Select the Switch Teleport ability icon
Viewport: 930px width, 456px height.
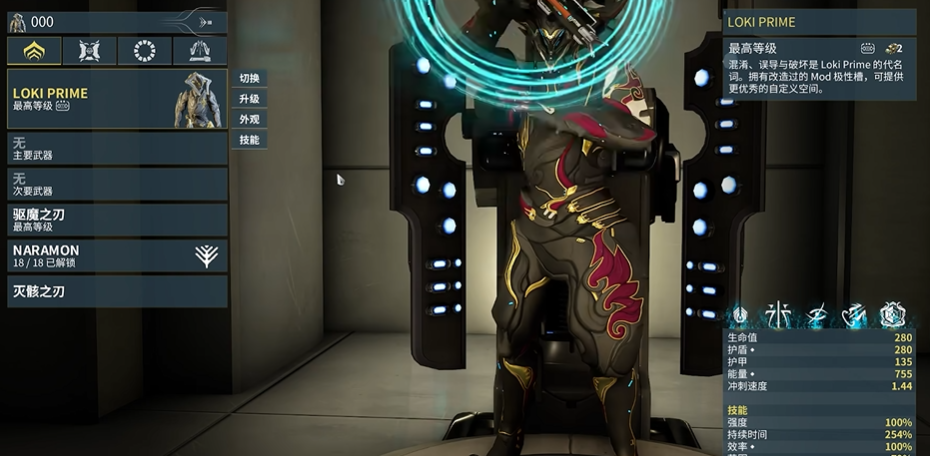(x=855, y=316)
